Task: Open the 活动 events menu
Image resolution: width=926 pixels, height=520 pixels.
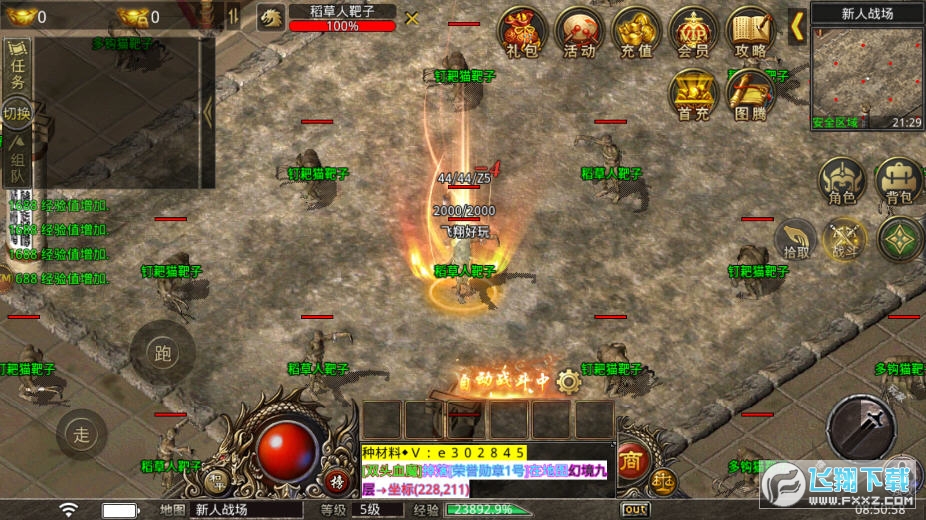Action: [578, 33]
